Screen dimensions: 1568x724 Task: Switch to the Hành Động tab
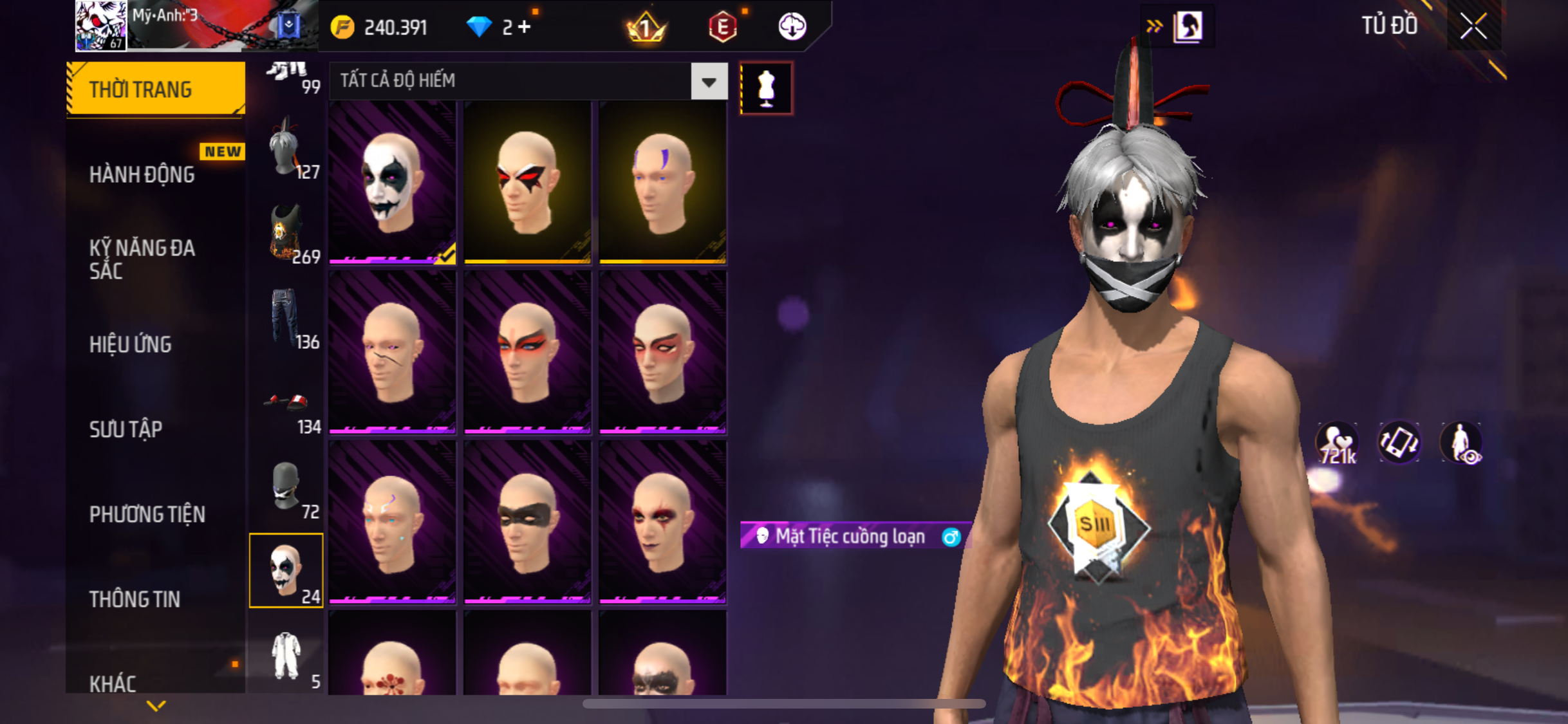point(142,174)
